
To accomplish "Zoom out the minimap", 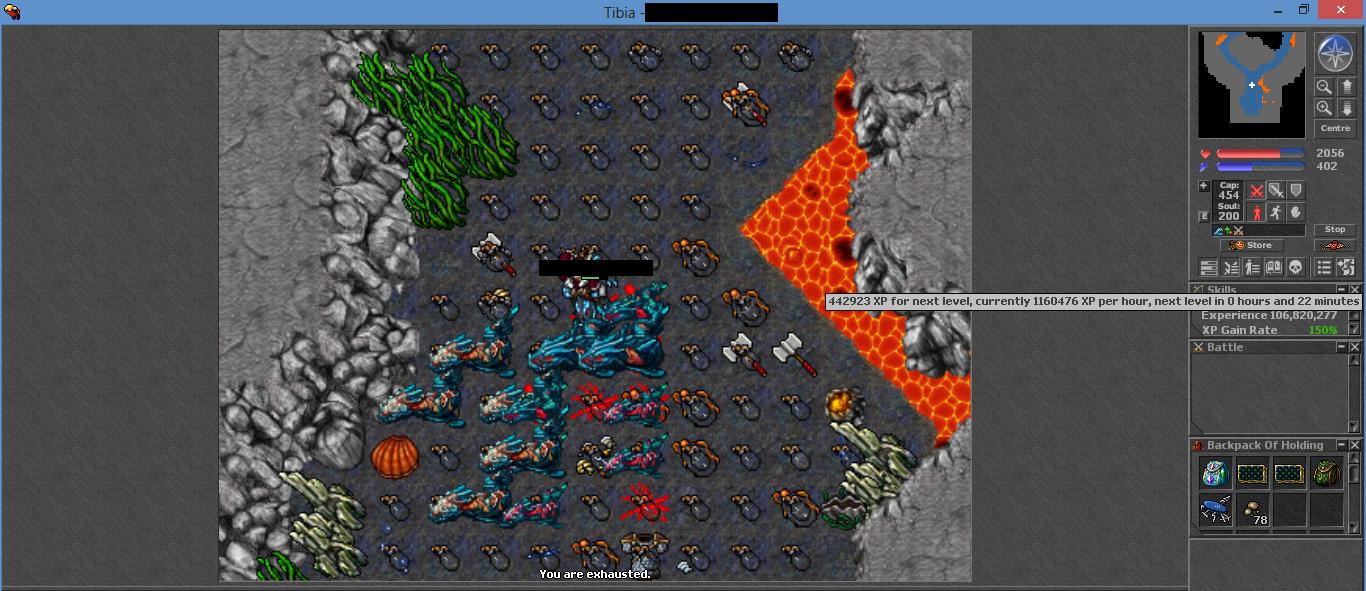I will [1324, 87].
